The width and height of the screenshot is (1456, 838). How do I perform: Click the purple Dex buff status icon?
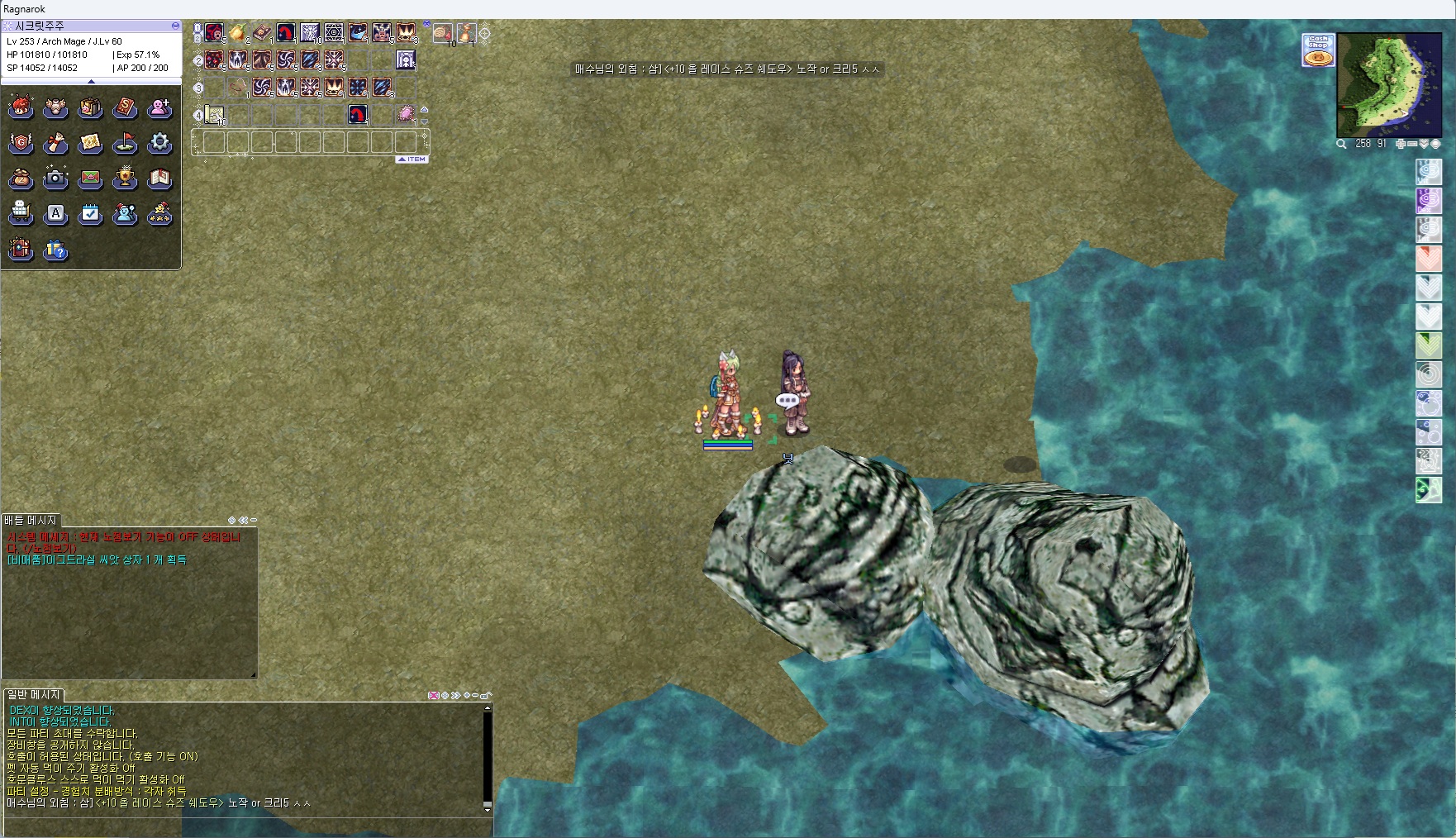click(1429, 200)
